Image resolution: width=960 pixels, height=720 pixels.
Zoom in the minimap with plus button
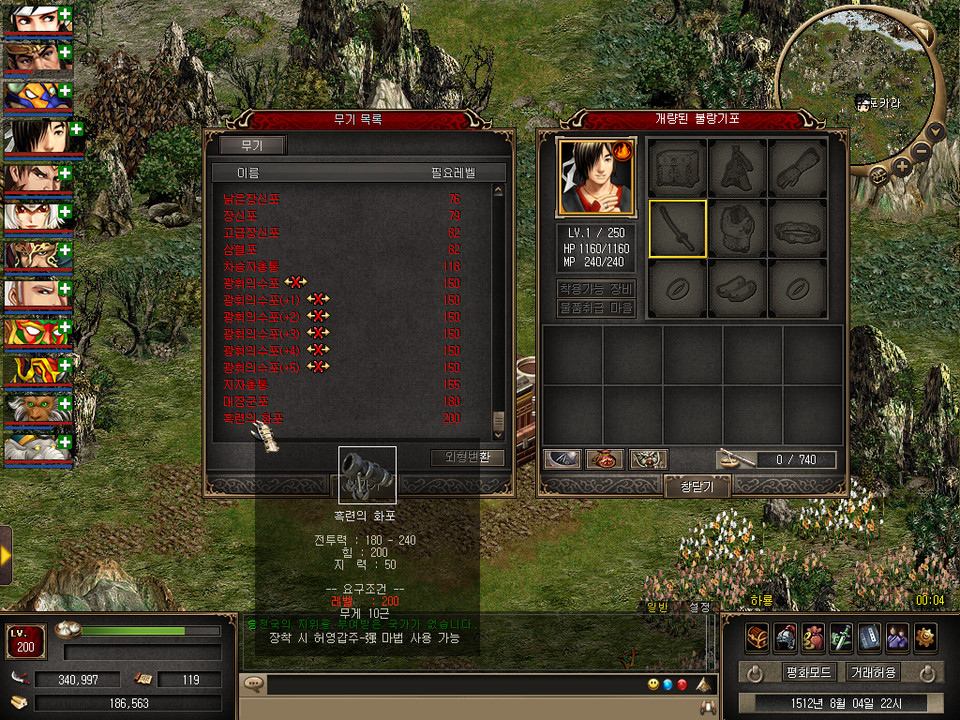tap(901, 166)
